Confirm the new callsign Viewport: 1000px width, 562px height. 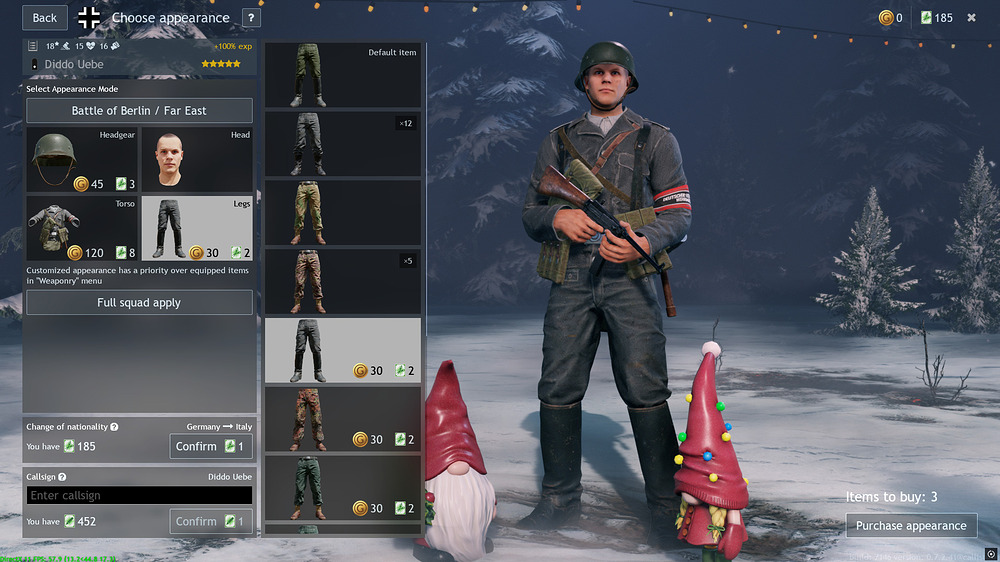click(210, 521)
